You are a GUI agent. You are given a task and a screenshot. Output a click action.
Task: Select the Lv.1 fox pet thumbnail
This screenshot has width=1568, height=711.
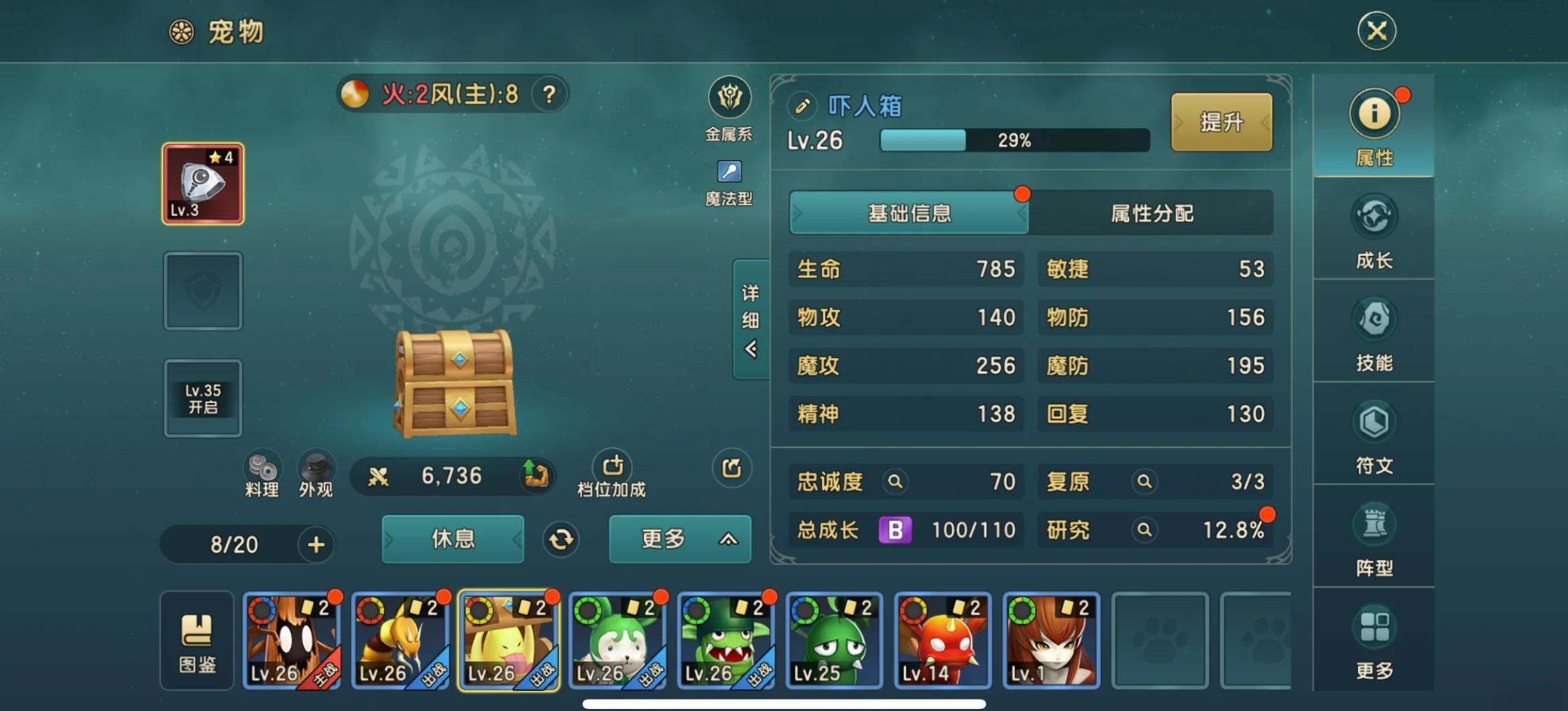point(1050,639)
